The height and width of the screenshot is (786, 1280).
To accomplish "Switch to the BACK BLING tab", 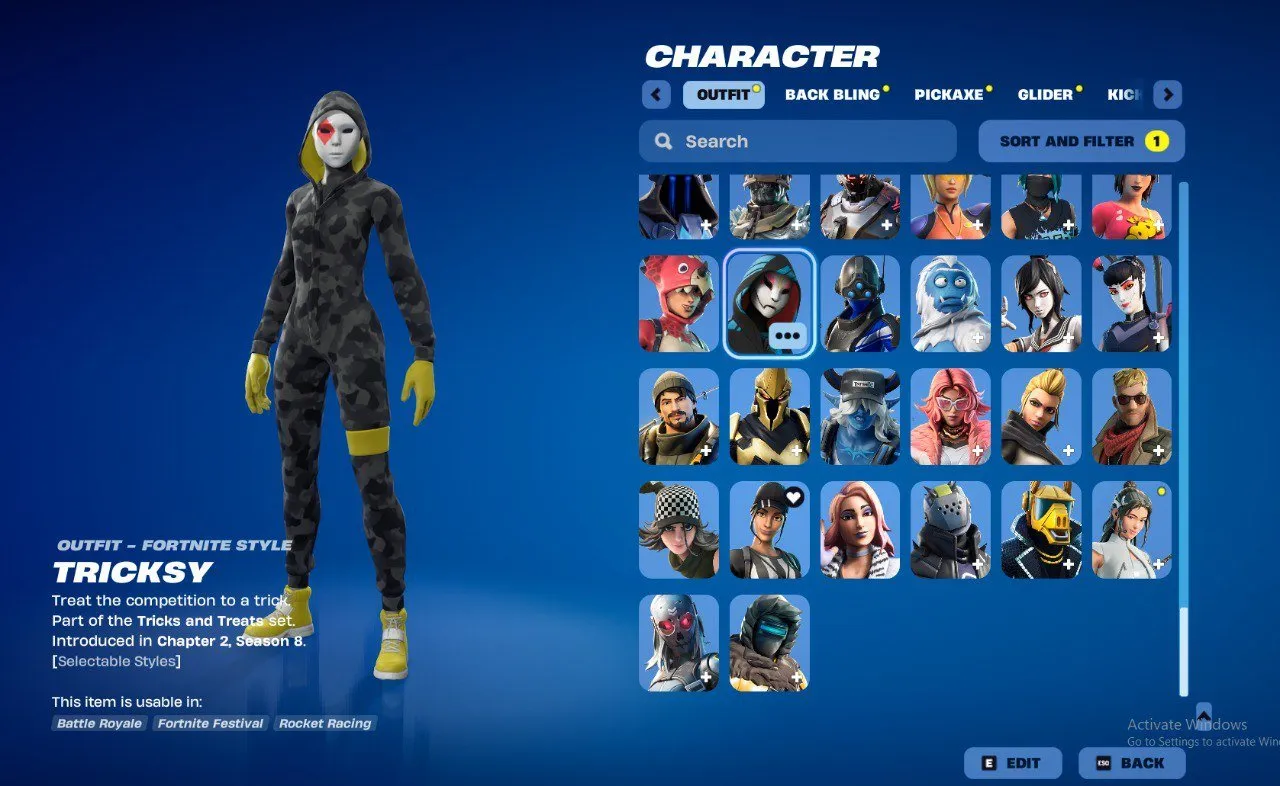I will click(x=834, y=94).
